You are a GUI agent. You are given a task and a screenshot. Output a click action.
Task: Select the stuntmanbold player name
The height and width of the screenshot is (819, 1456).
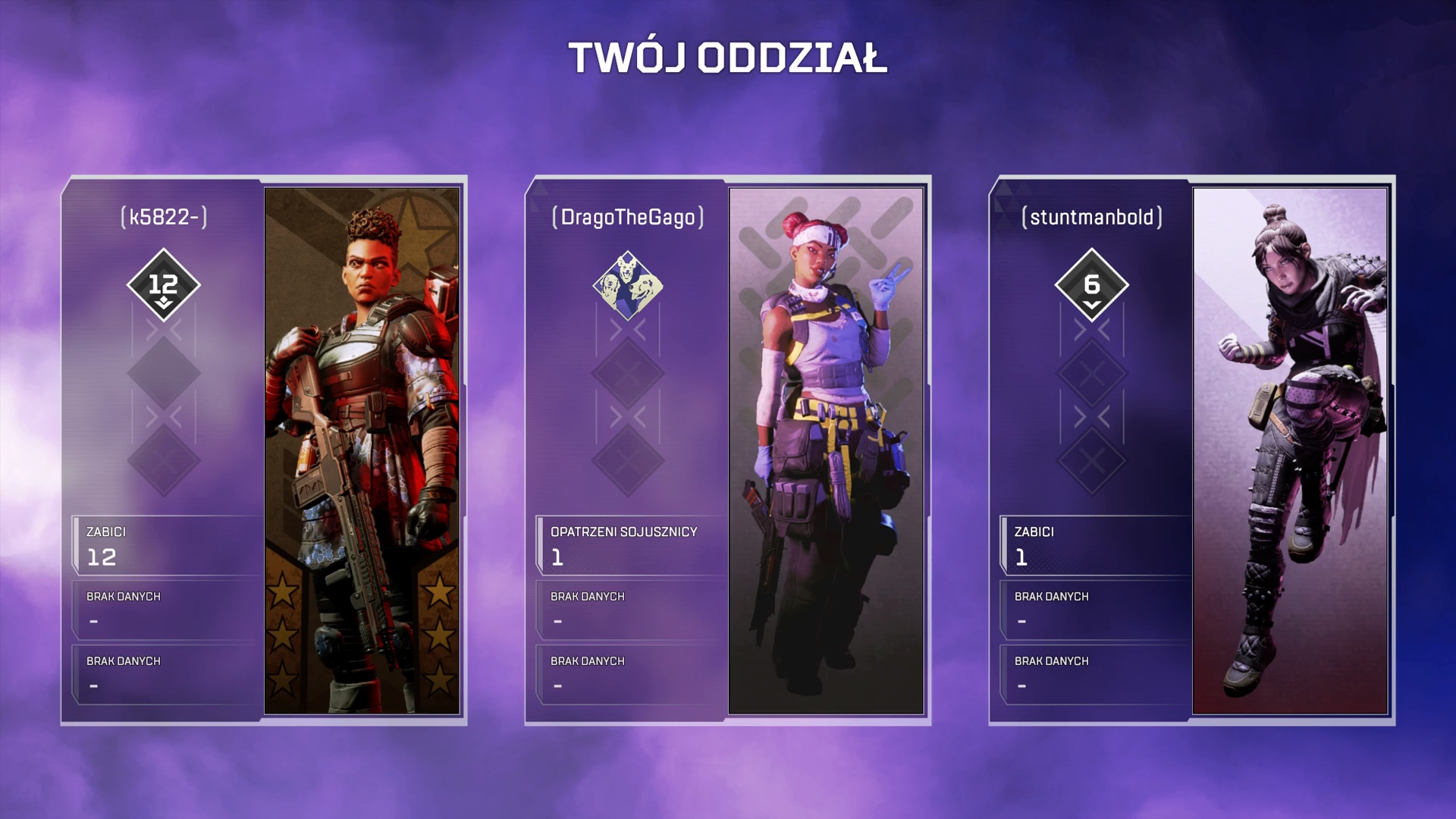click(x=1092, y=217)
